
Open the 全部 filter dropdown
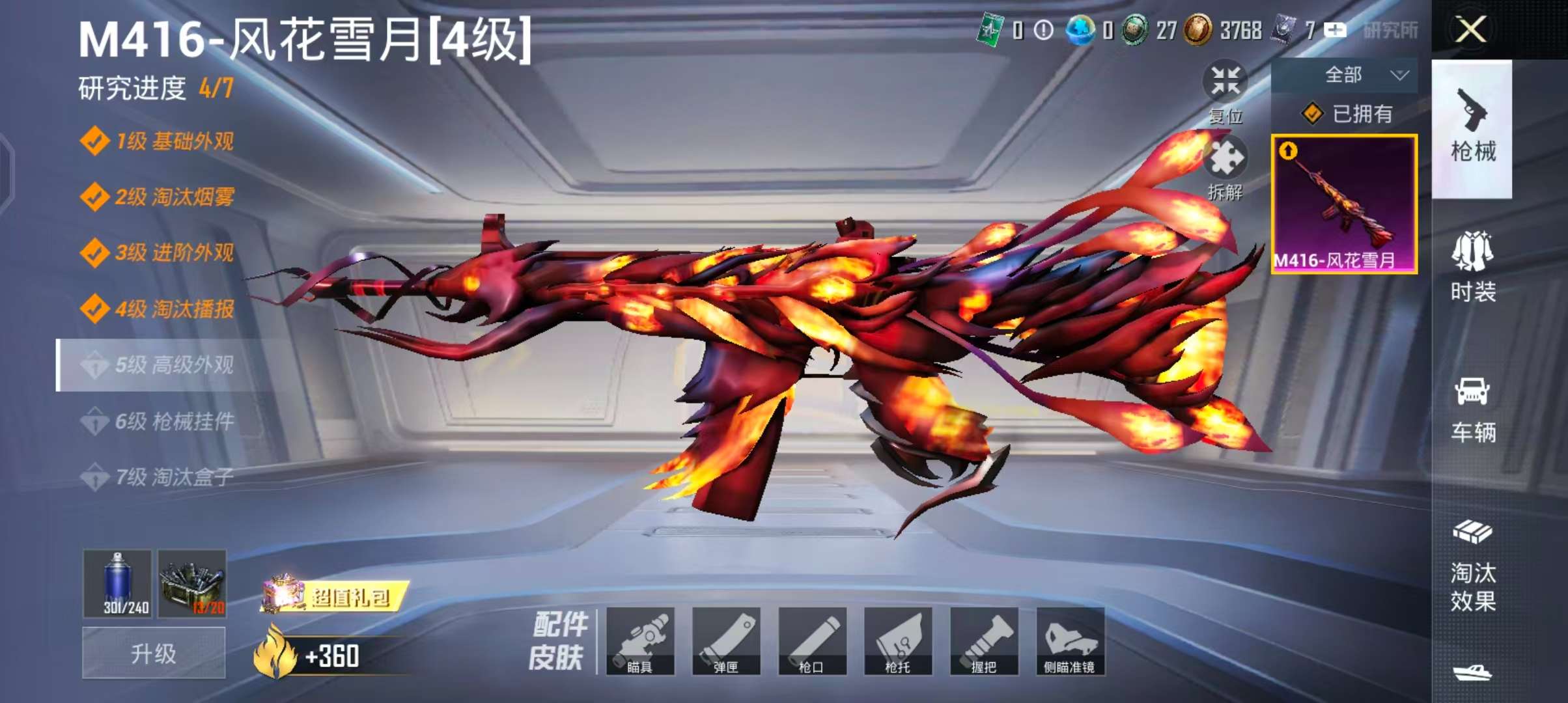click(1344, 75)
